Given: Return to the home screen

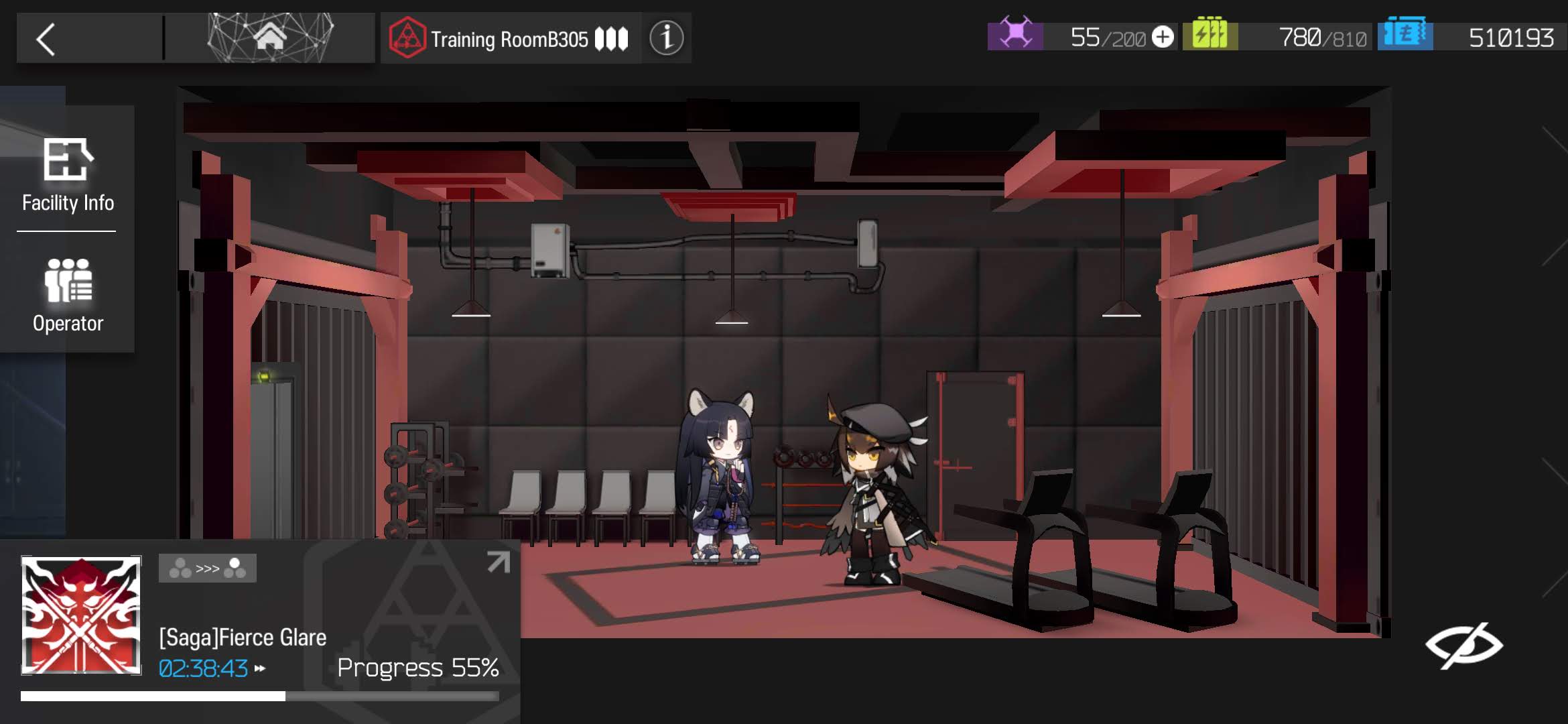Looking at the screenshot, I should pyautogui.click(x=270, y=38).
